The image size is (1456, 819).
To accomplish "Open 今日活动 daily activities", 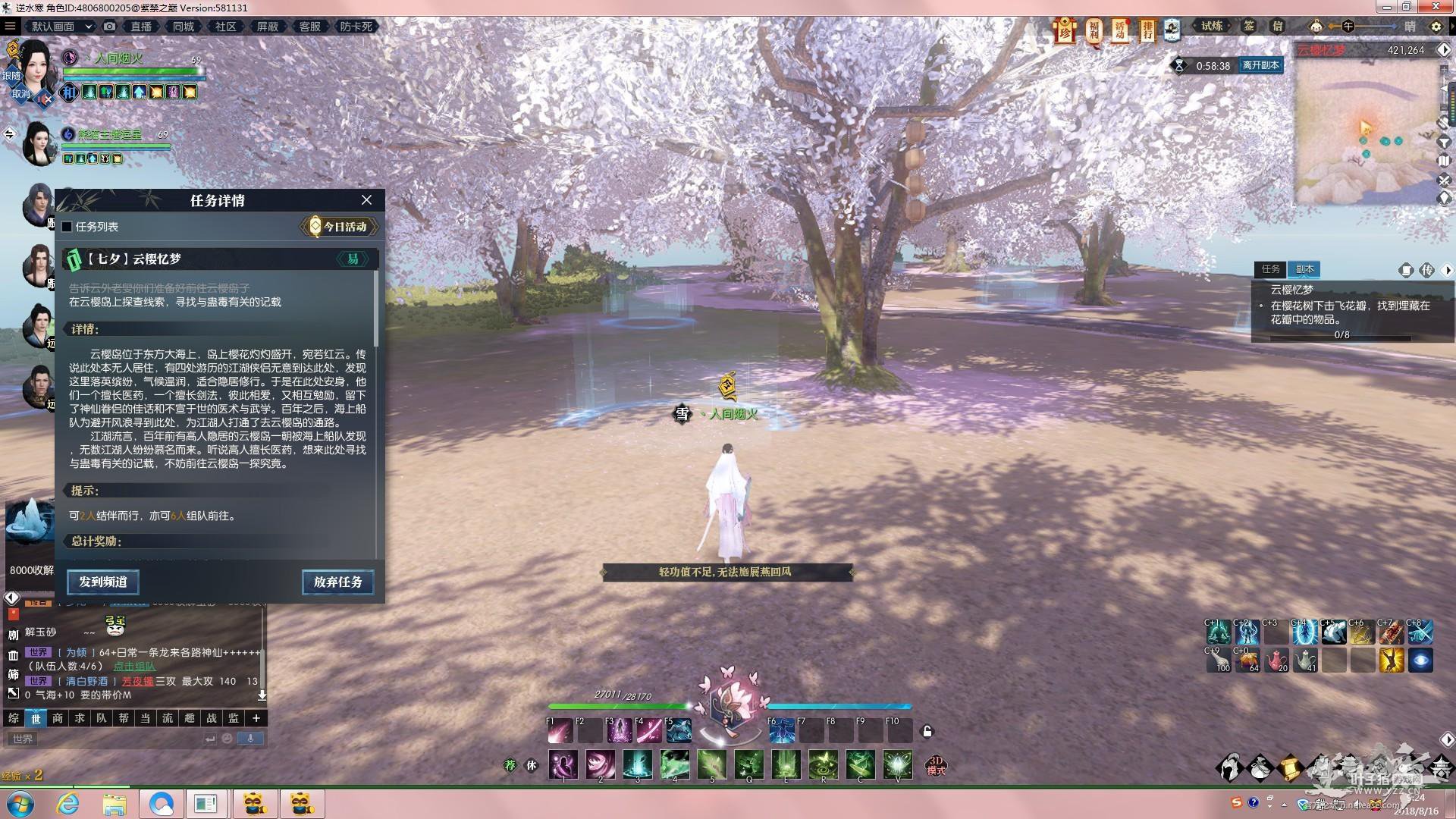I will pos(339,227).
